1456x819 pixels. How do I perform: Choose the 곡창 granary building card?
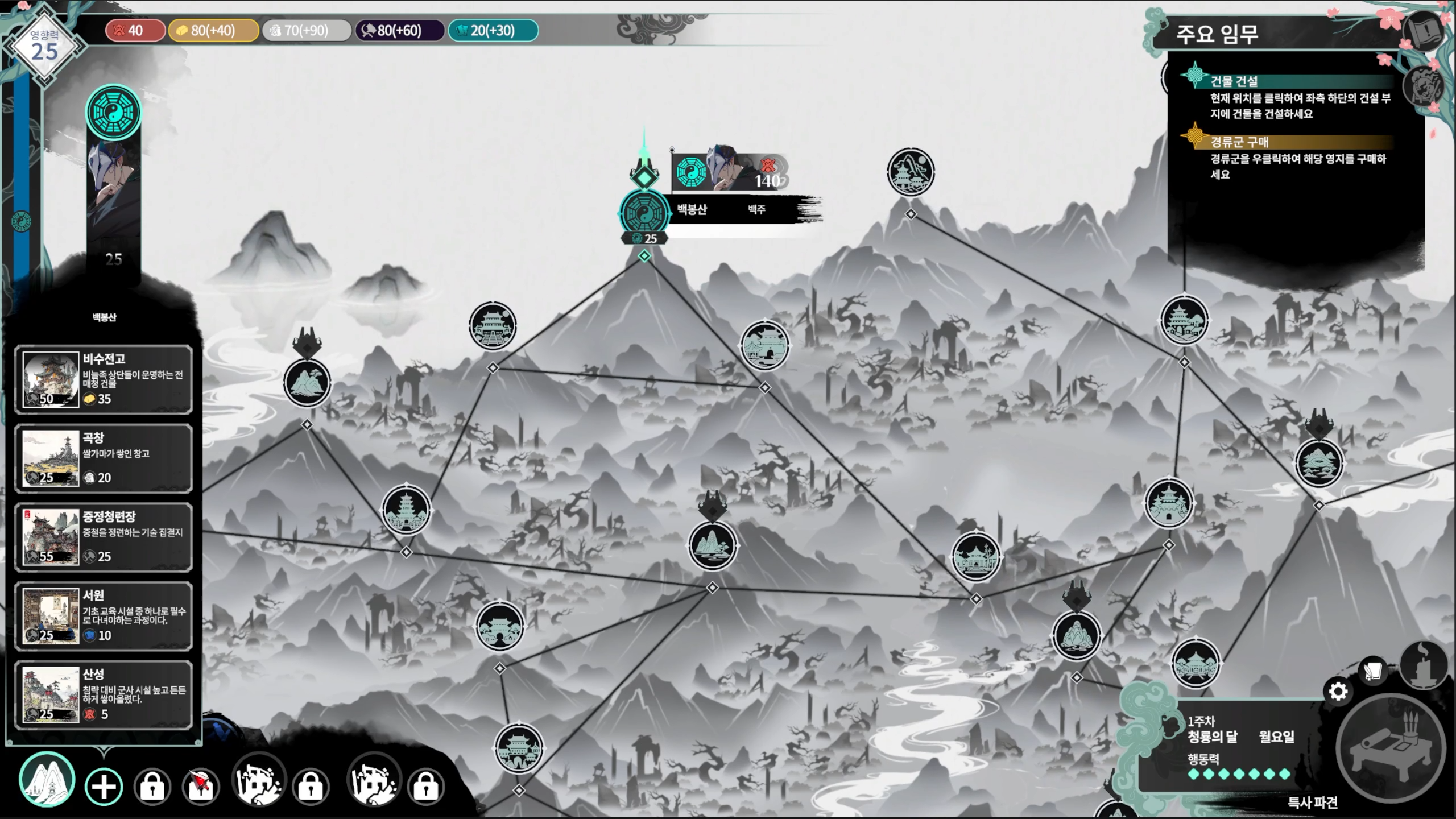[x=104, y=458]
